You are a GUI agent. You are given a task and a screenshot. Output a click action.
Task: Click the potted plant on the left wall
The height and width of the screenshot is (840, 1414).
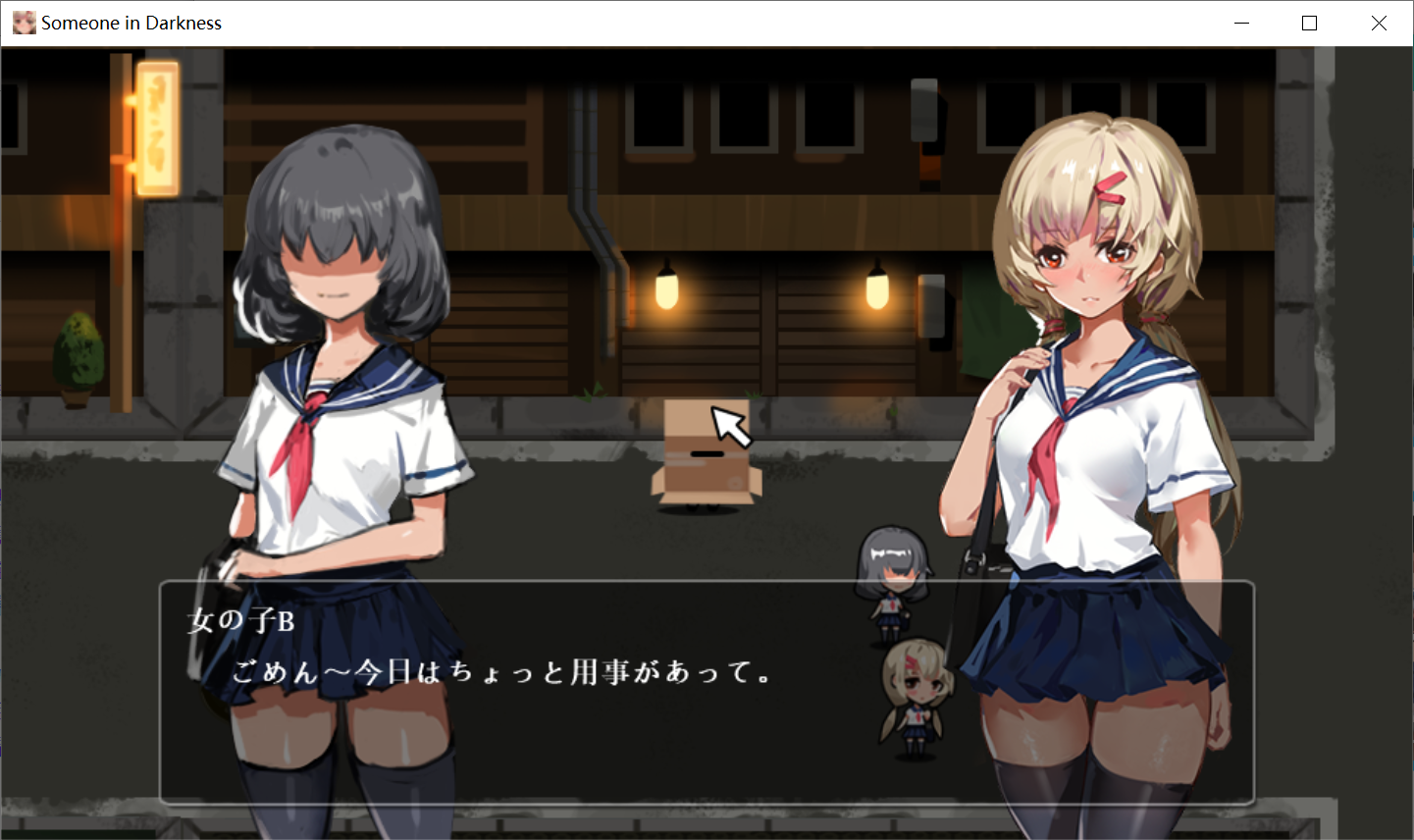tap(77, 353)
